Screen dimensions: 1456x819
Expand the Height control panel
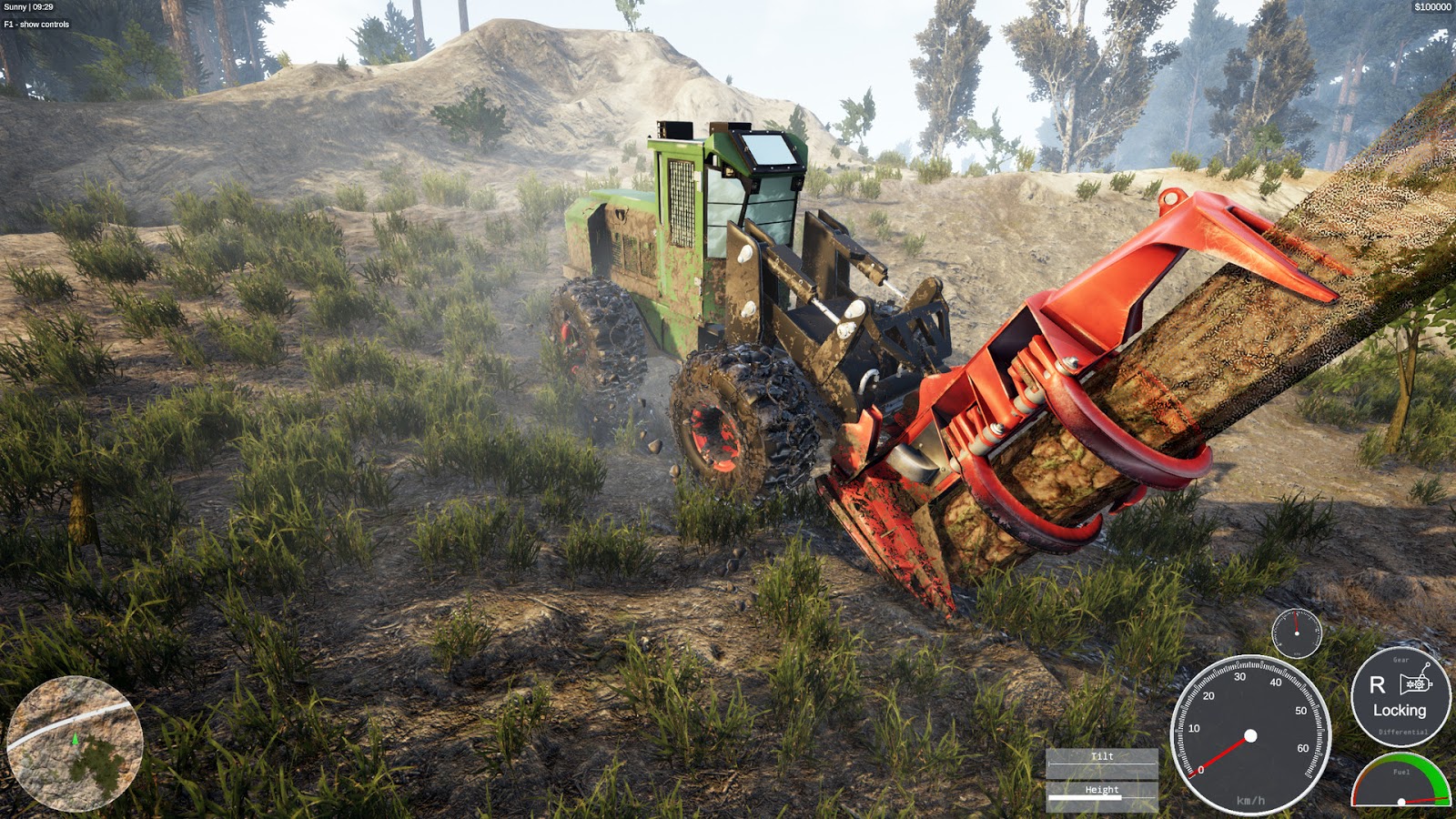(x=1102, y=789)
